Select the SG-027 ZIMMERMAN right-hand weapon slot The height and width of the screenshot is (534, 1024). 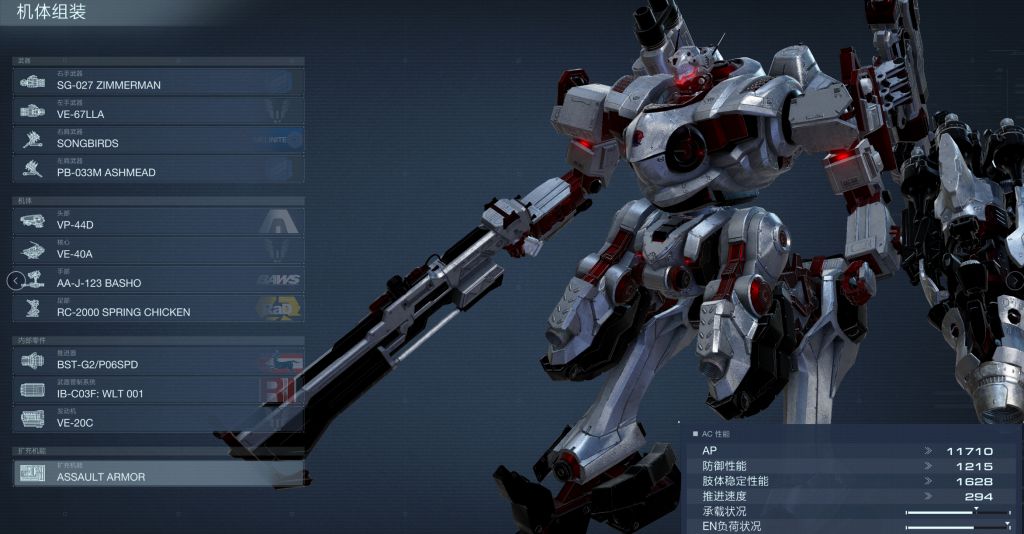coord(158,81)
